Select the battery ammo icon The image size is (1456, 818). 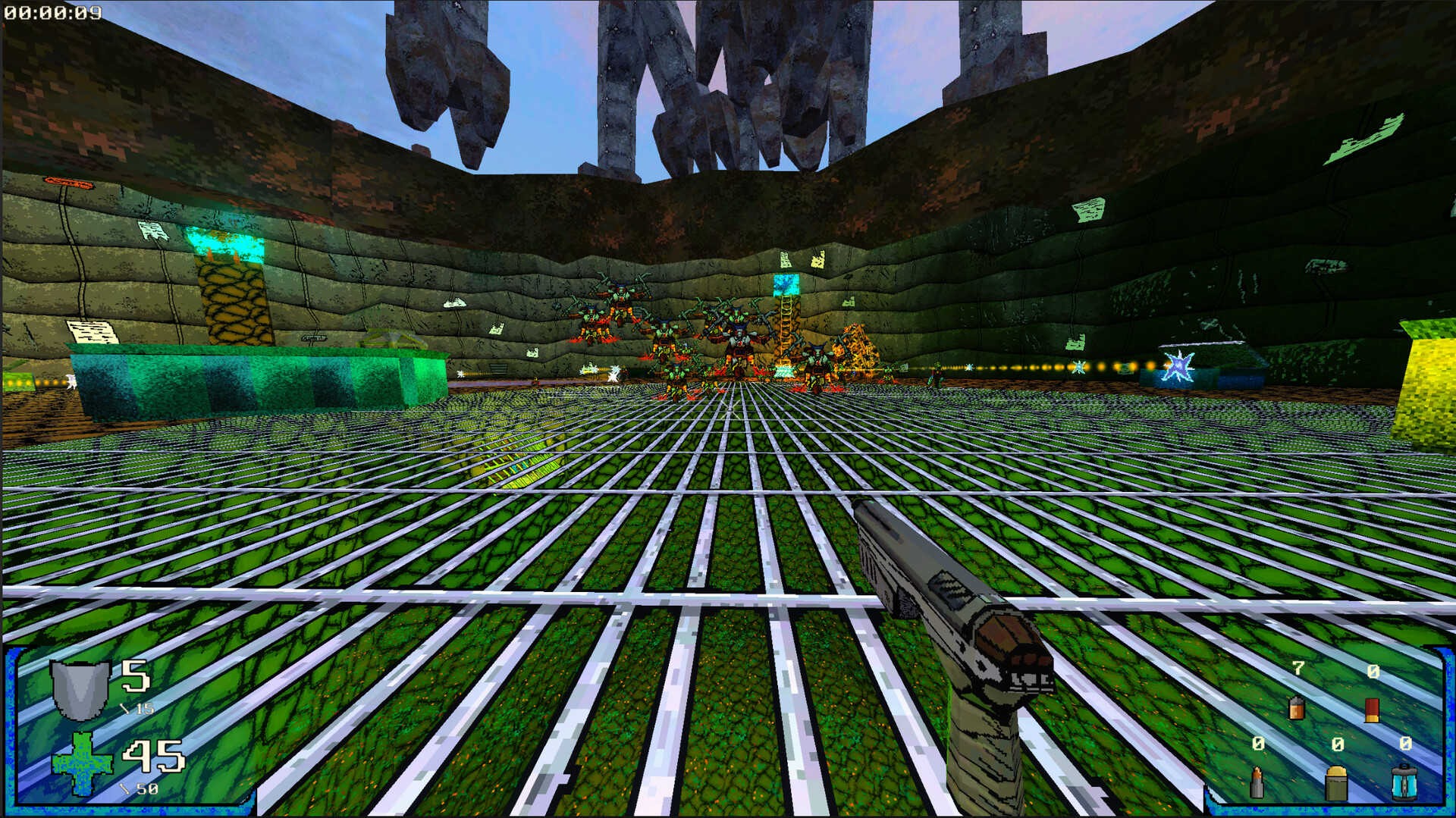pos(1296,708)
